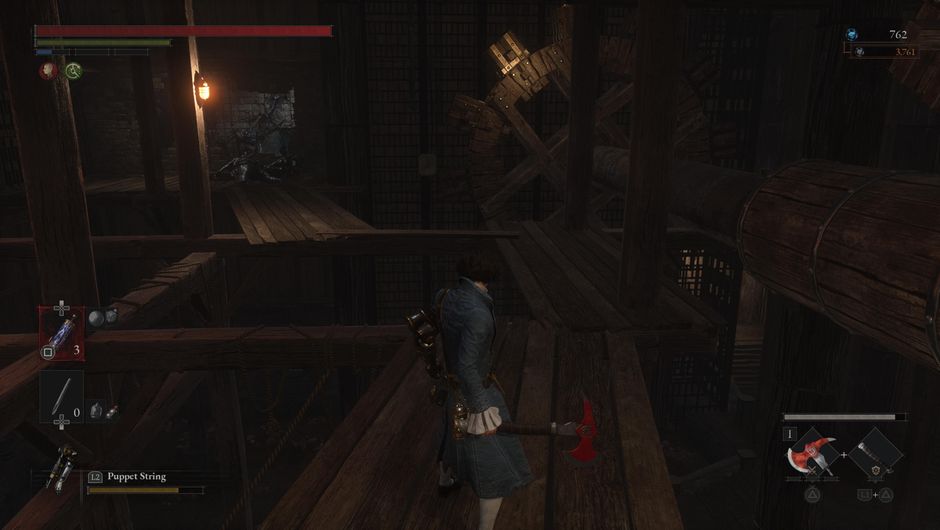Select the blue Pulse Cell item slot
The image size is (940, 530).
tap(61, 333)
